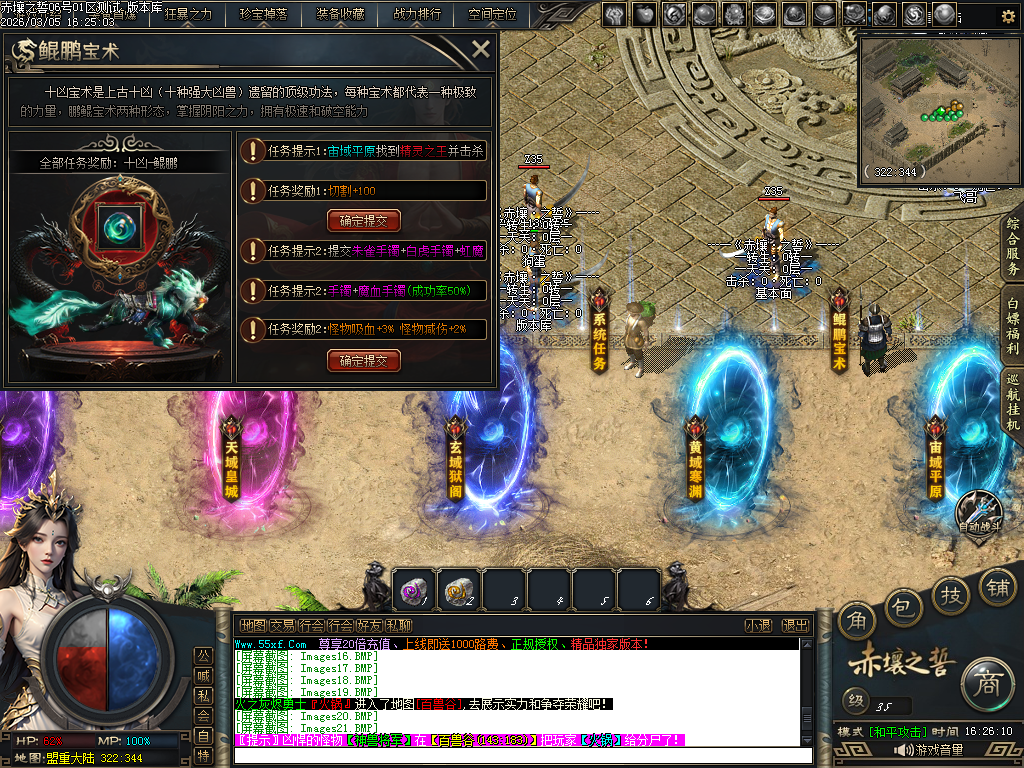The image size is (1024, 768).
Task: Close the 鲲鹏宝术 quest panel
Action: (481, 49)
